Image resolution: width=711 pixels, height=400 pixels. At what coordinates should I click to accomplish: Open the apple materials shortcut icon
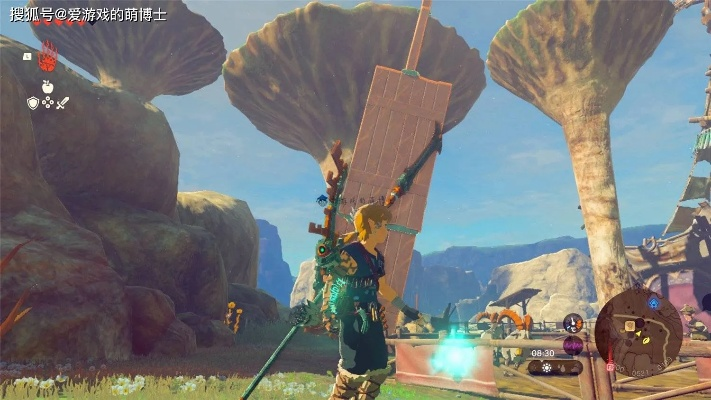[x=47, y=86]
